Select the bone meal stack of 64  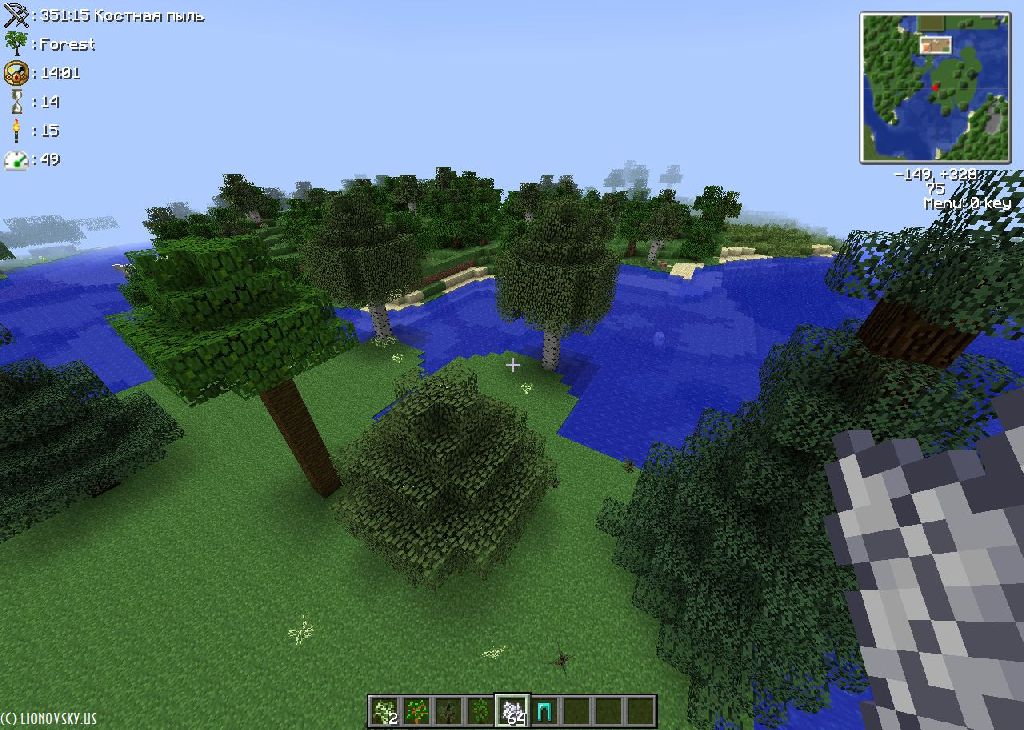pyautogui.click(x=513, y=711)
